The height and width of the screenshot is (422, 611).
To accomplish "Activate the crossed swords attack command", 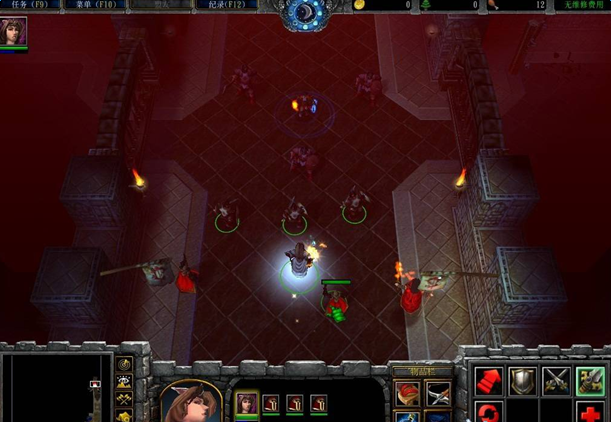I will click(556, 381).
